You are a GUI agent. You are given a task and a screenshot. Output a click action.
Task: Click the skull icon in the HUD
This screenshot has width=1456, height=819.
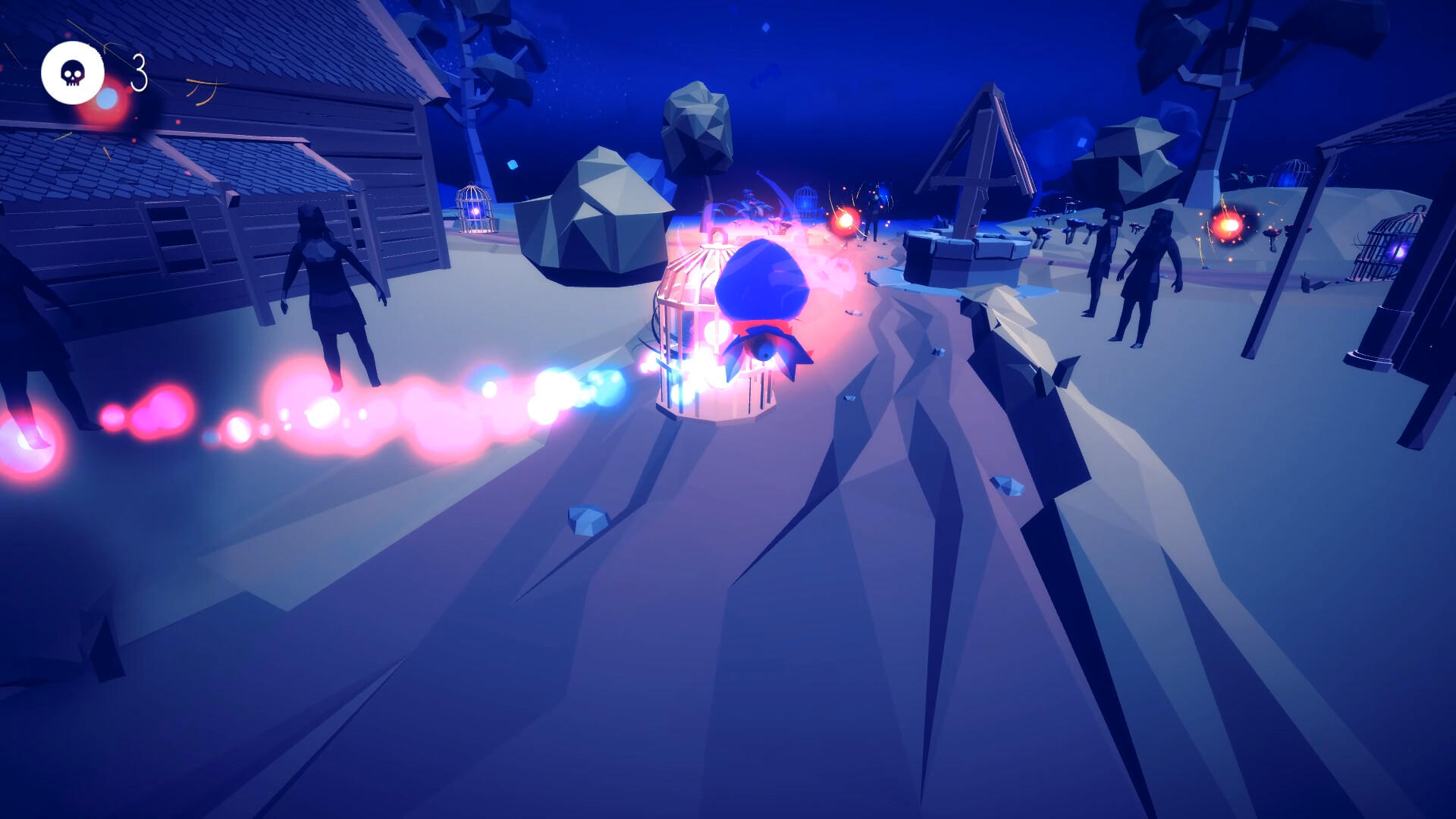pos(72,72)
